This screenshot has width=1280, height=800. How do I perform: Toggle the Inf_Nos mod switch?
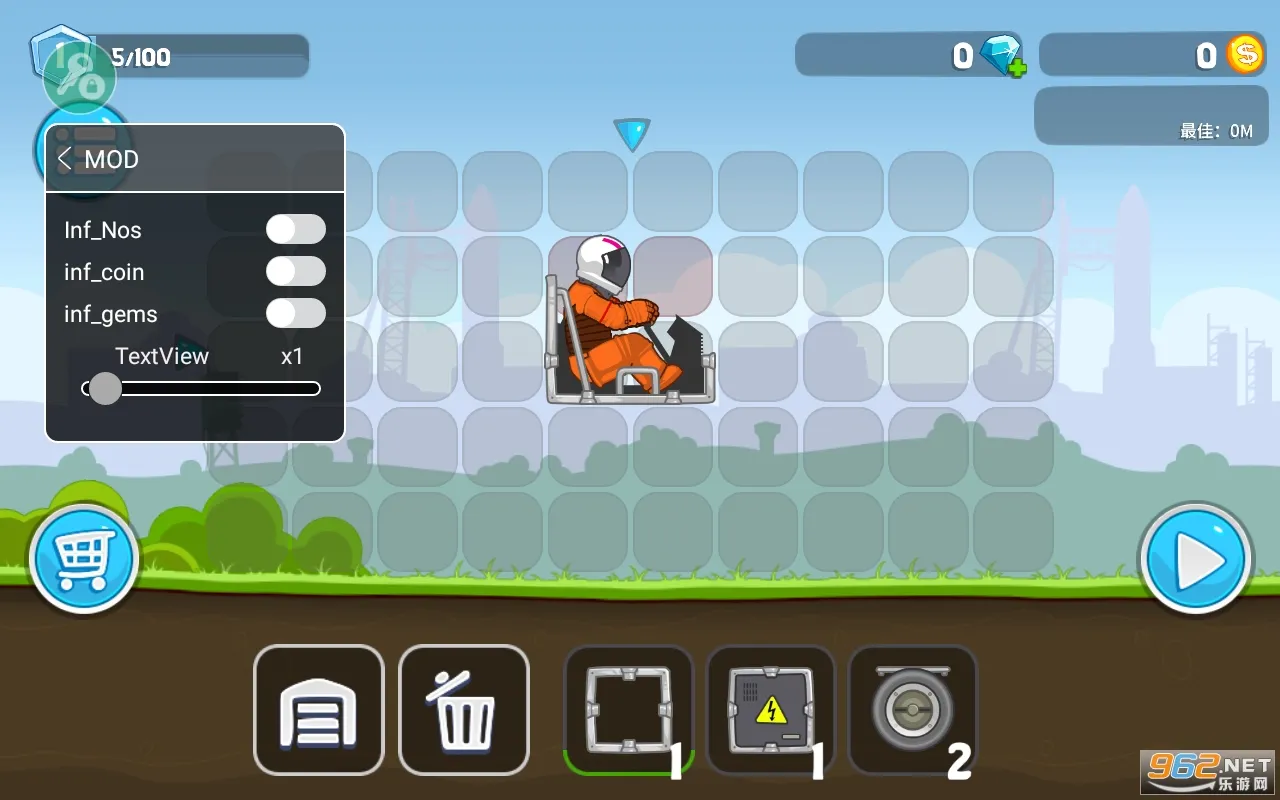295,229
